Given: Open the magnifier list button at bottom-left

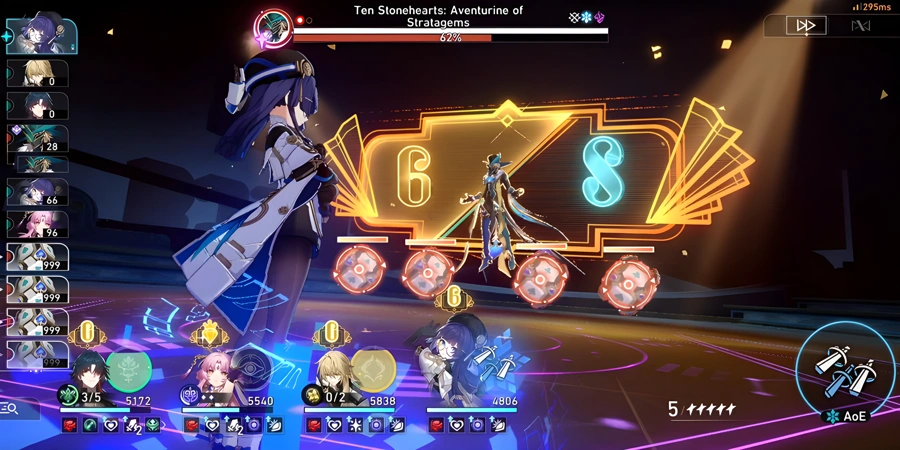Looking at the screenshot, I should [x=14, y=408].
